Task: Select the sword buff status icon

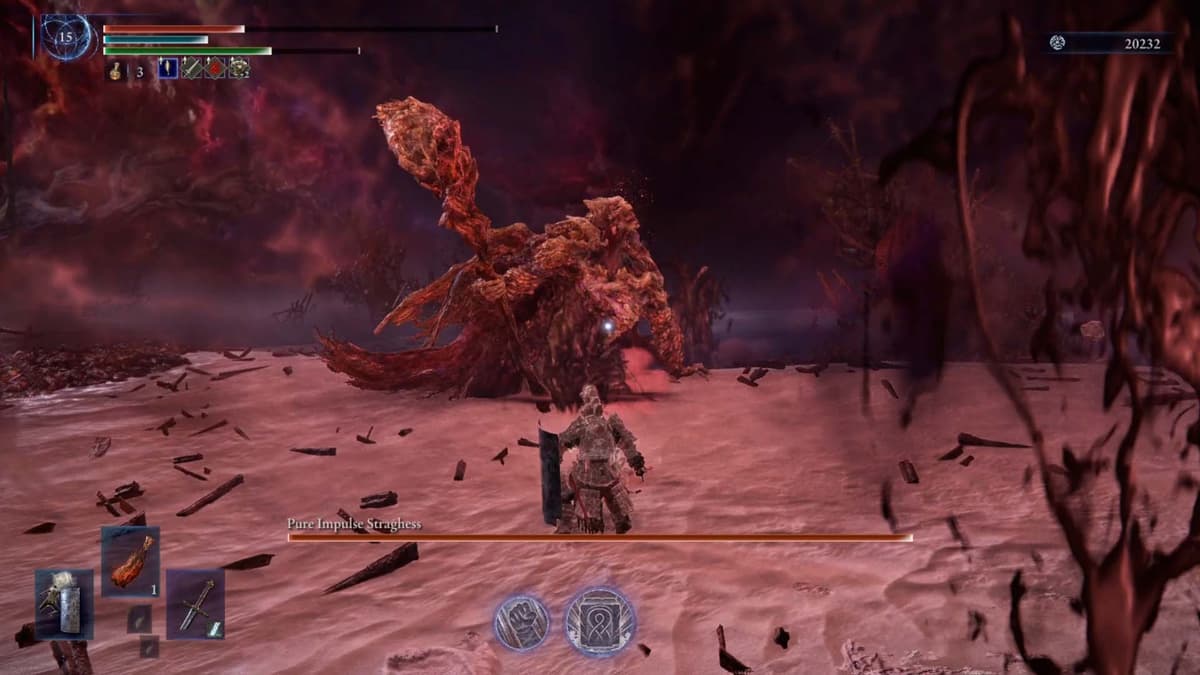Action: pos(191,69)
